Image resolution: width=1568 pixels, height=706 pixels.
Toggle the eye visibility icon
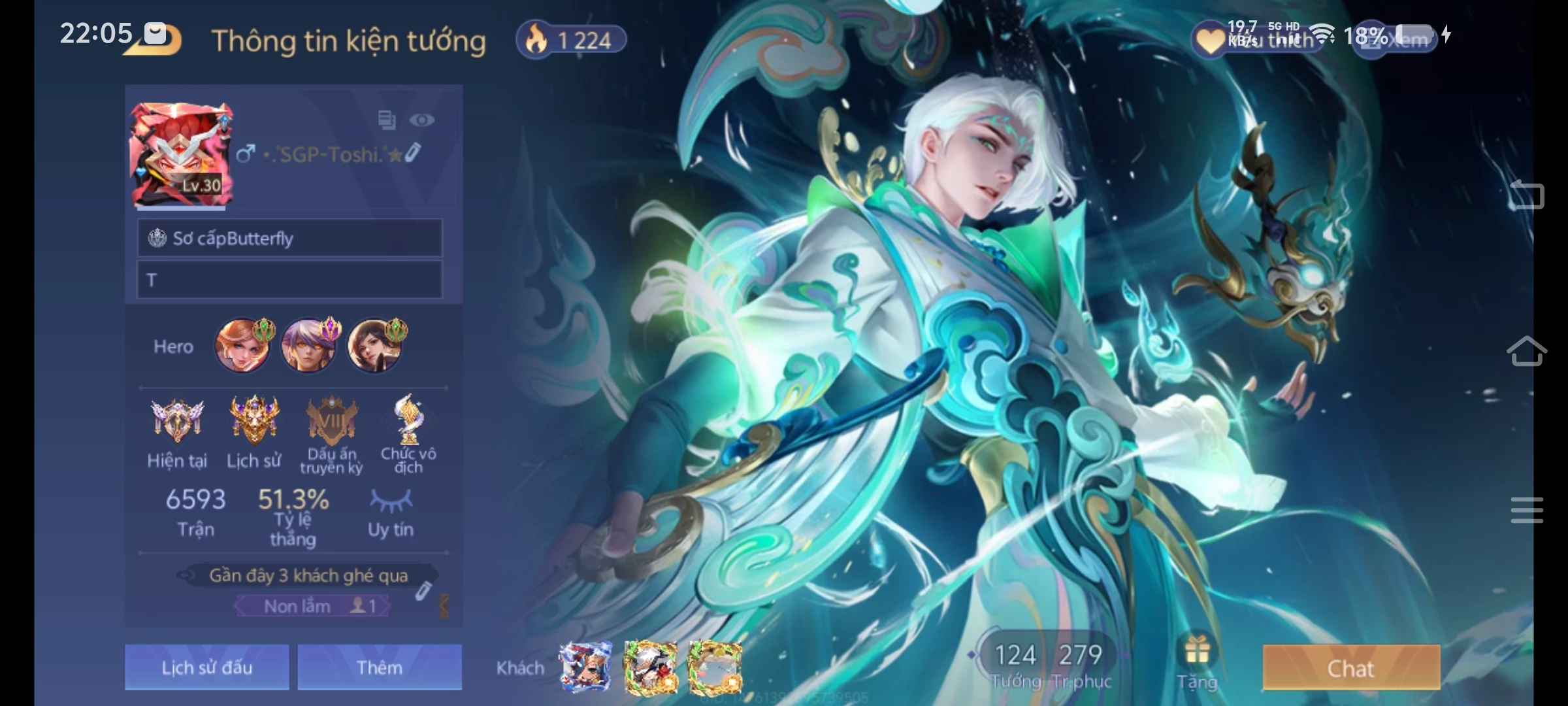[421, 120]
